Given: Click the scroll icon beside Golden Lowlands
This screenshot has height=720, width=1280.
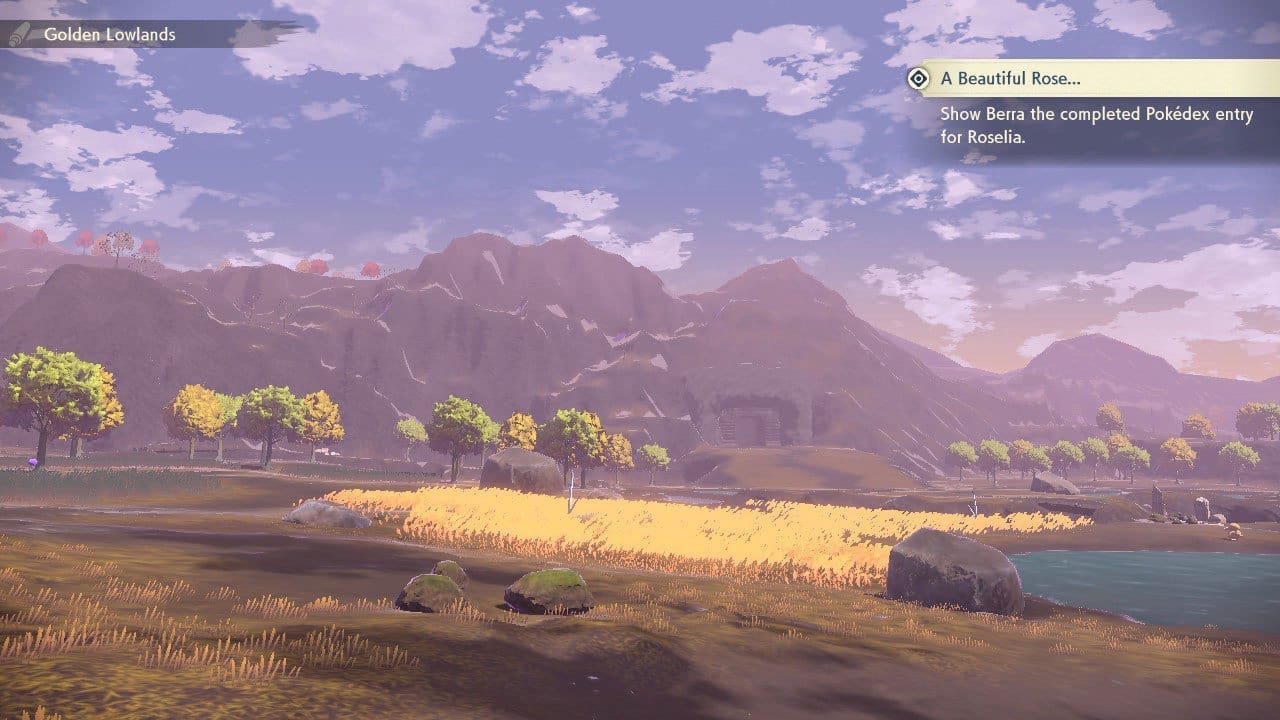Looking at the screenshot, I should click(20, 34).
